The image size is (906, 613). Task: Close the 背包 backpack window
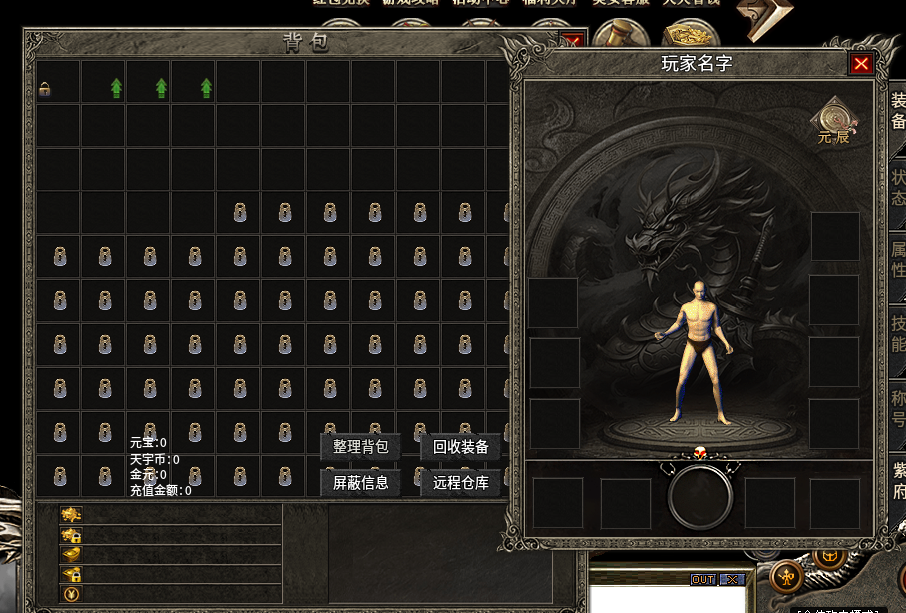point(572,42)
